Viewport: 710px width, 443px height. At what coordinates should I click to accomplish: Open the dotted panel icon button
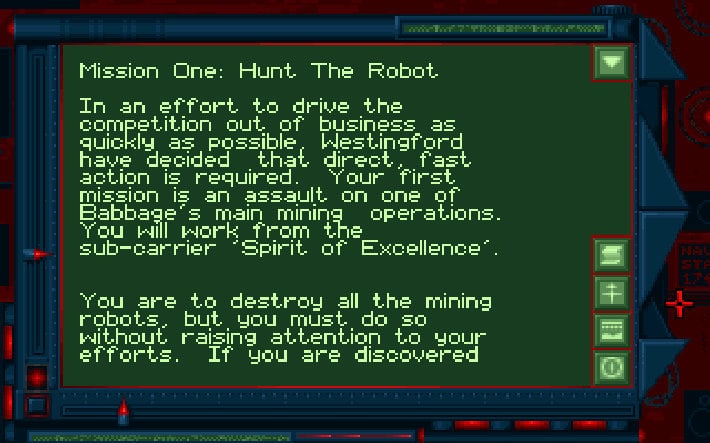(x=611, y=329)
